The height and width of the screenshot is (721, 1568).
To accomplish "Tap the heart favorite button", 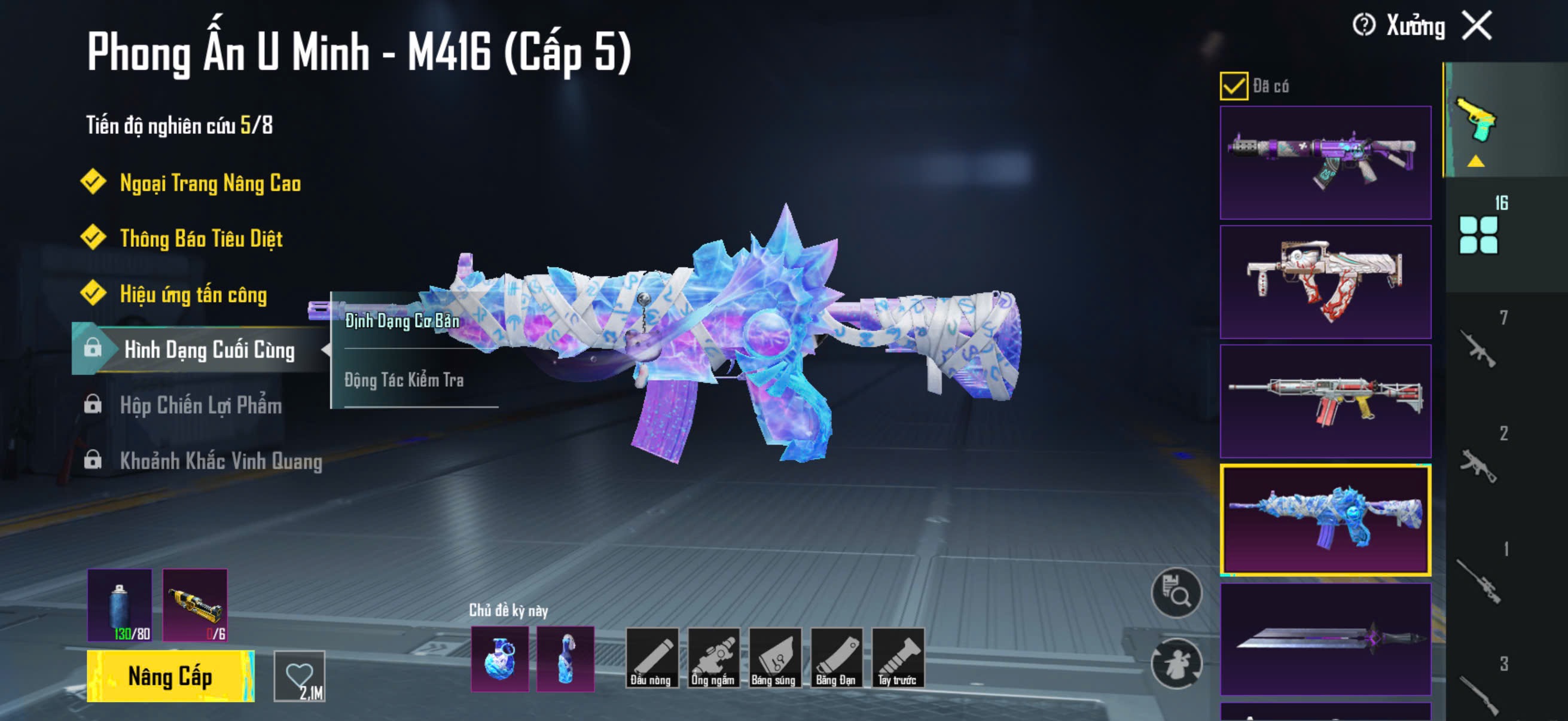I will click(300, 676).
